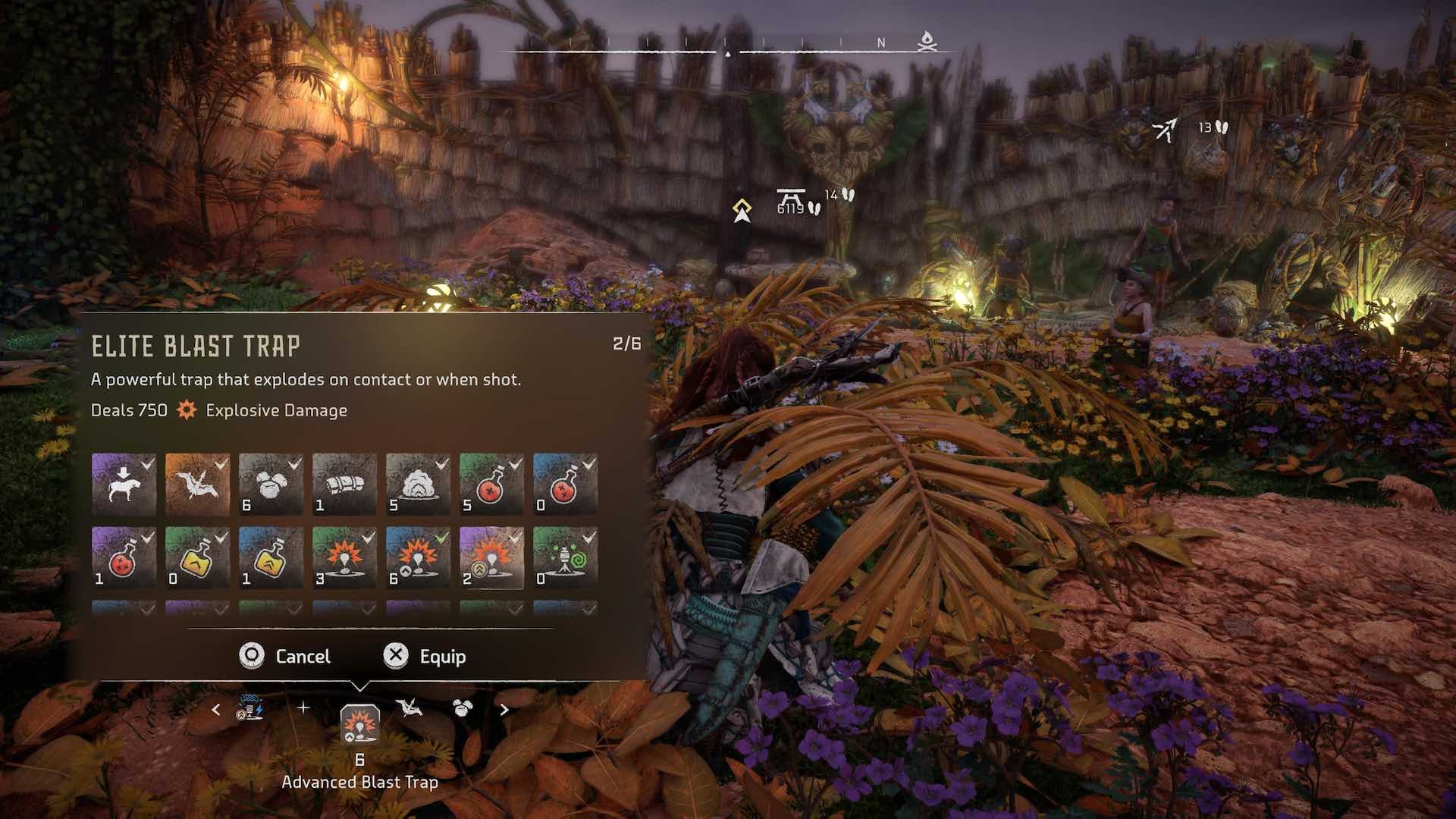Click the left arrow in the item carousel
This screenshot has width=1456, height=819.
[216, 709]
